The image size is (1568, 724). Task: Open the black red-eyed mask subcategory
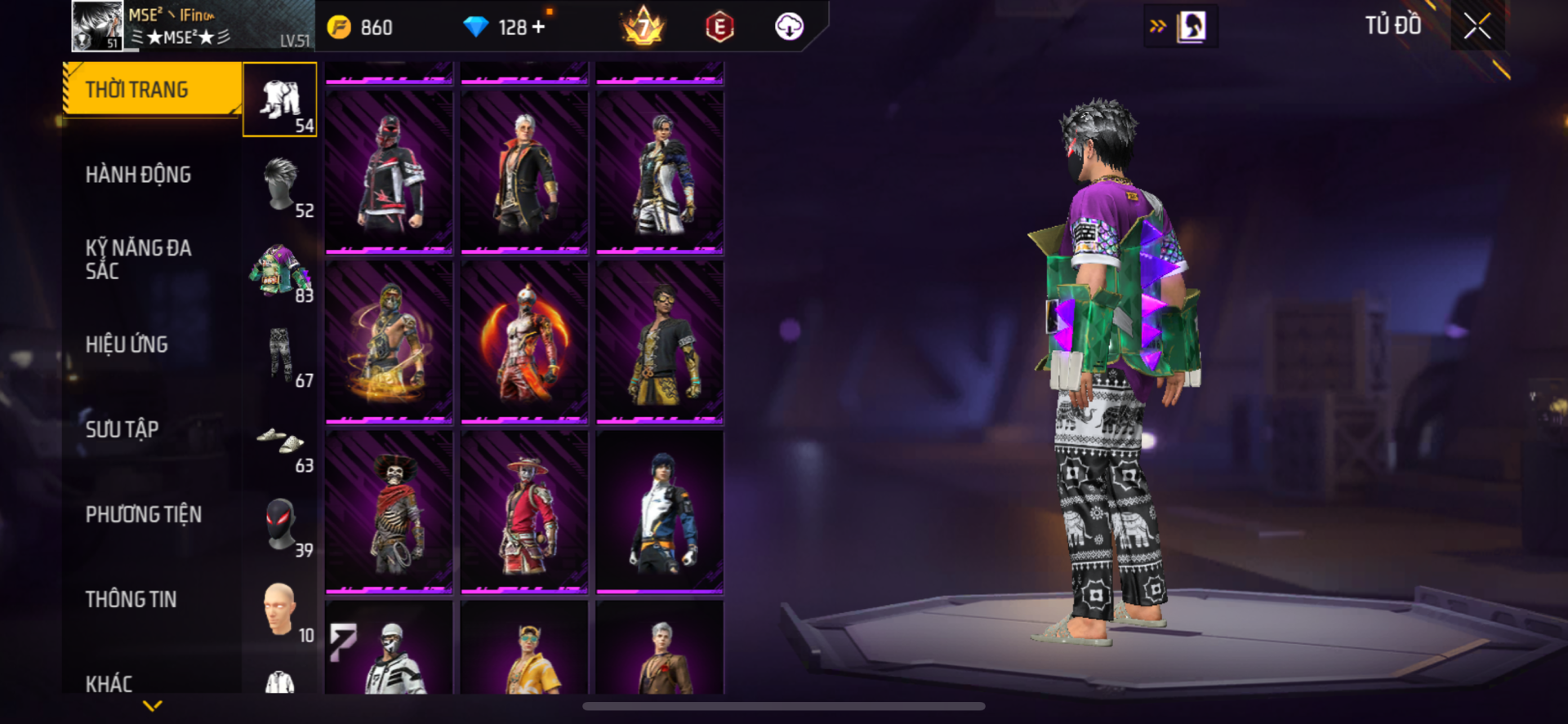click(280, 525)
